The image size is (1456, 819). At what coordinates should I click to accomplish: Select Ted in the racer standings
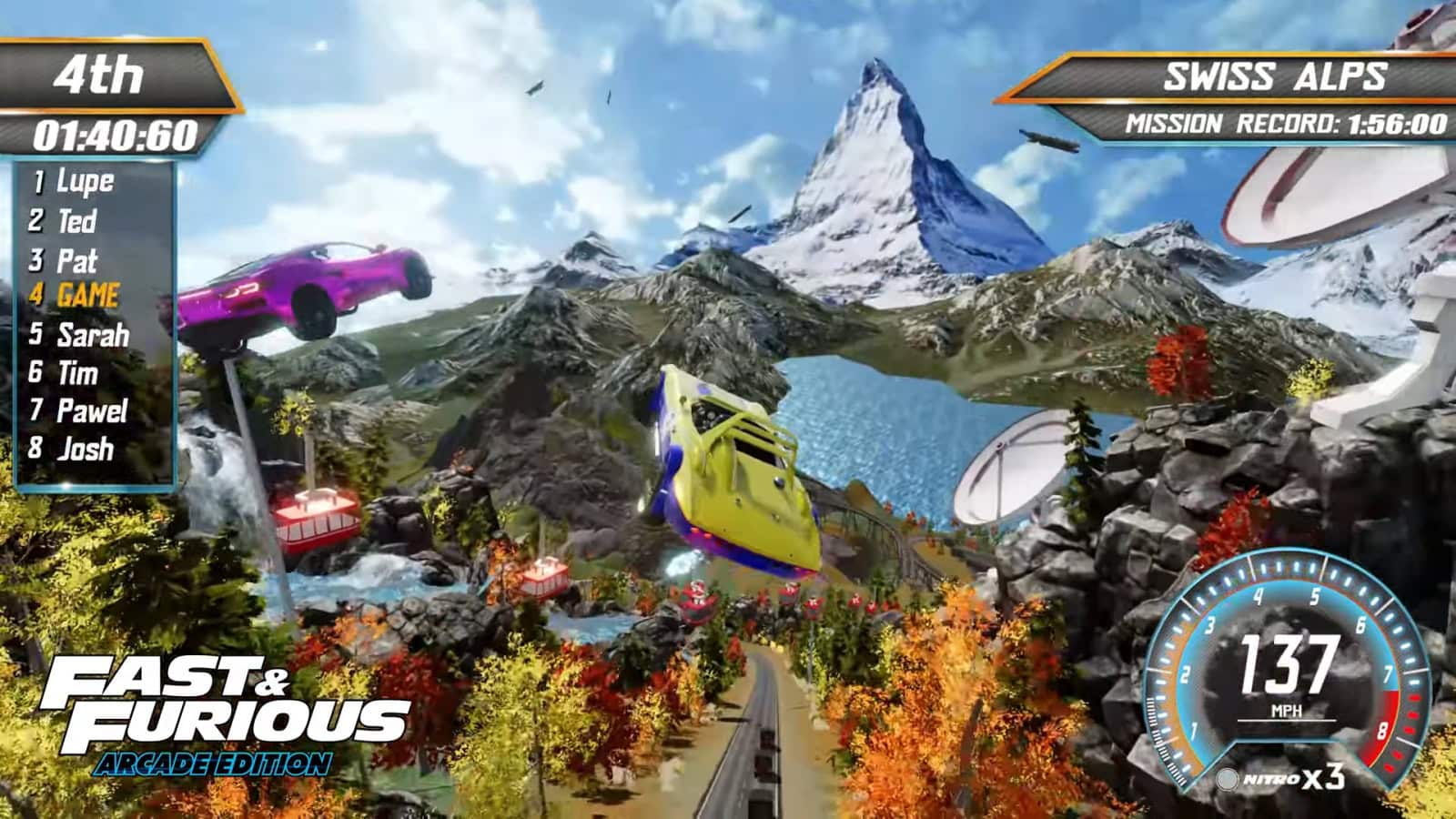click(x=76, y=221)
